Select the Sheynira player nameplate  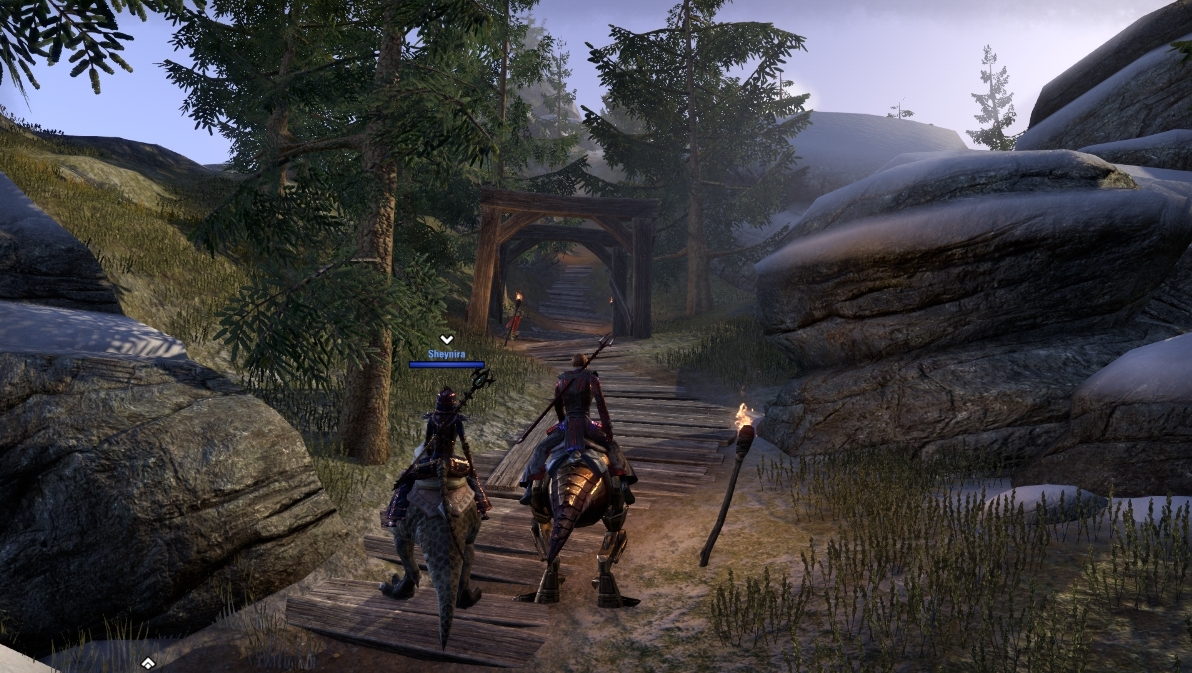click(447, 354)
